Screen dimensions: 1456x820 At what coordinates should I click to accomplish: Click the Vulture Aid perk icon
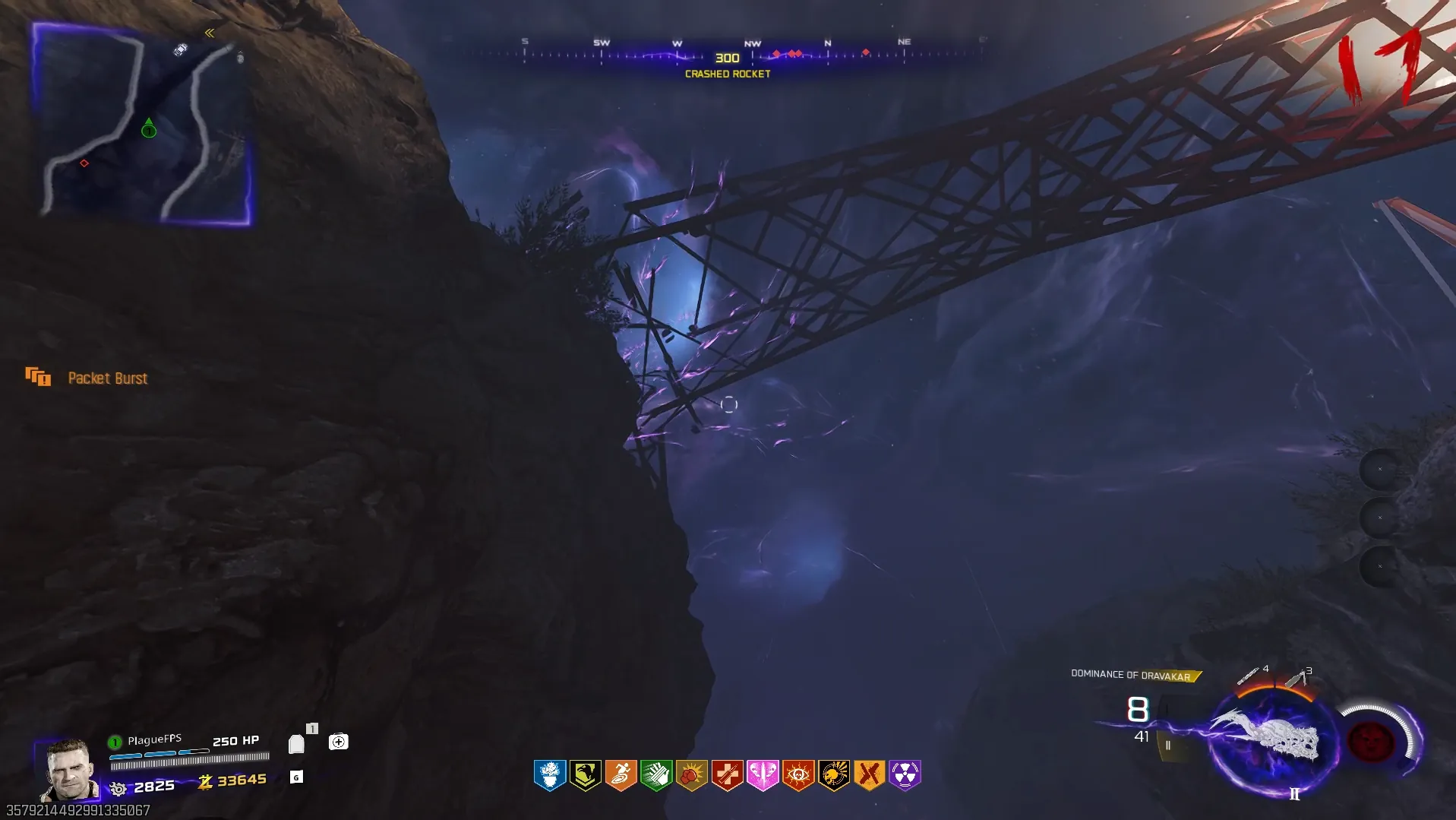[x=586, y=775]
